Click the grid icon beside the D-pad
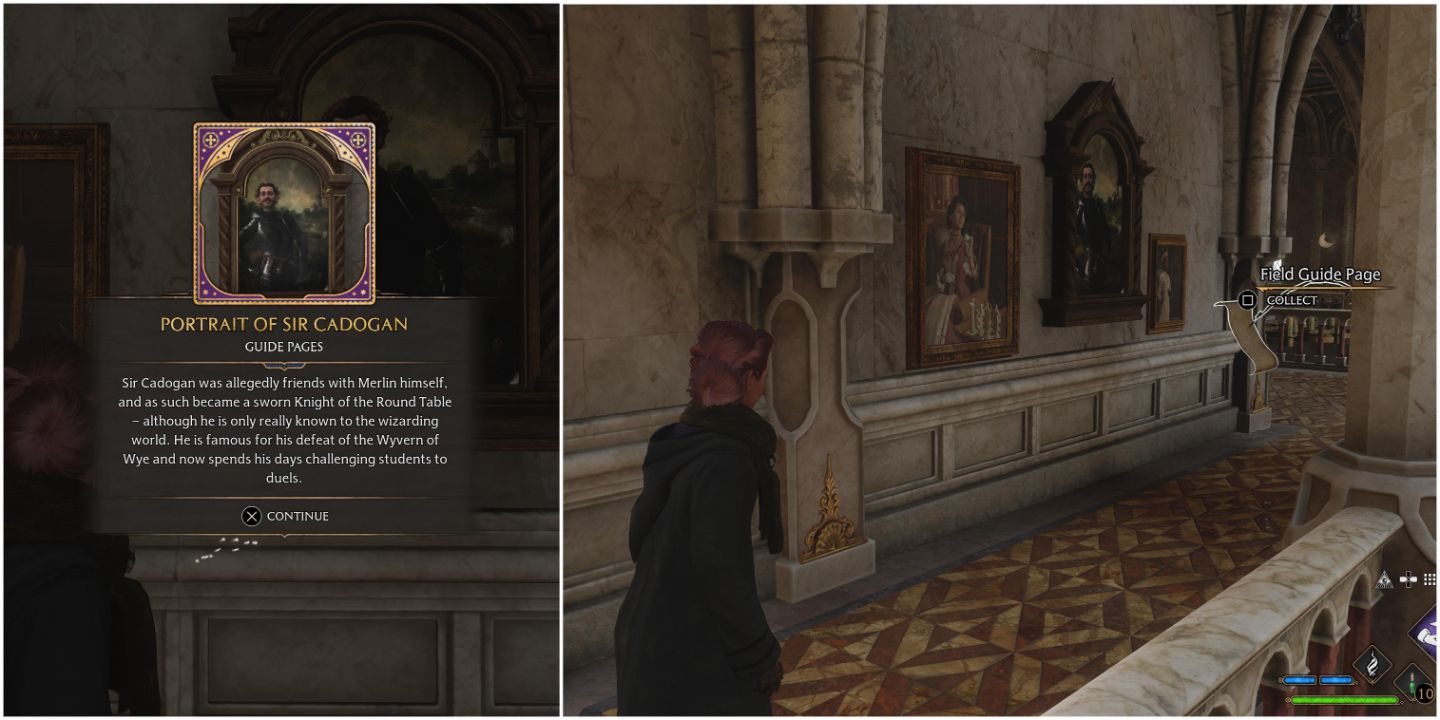1440x720 pixels. pyautogui.click(x=1429, y=577)
